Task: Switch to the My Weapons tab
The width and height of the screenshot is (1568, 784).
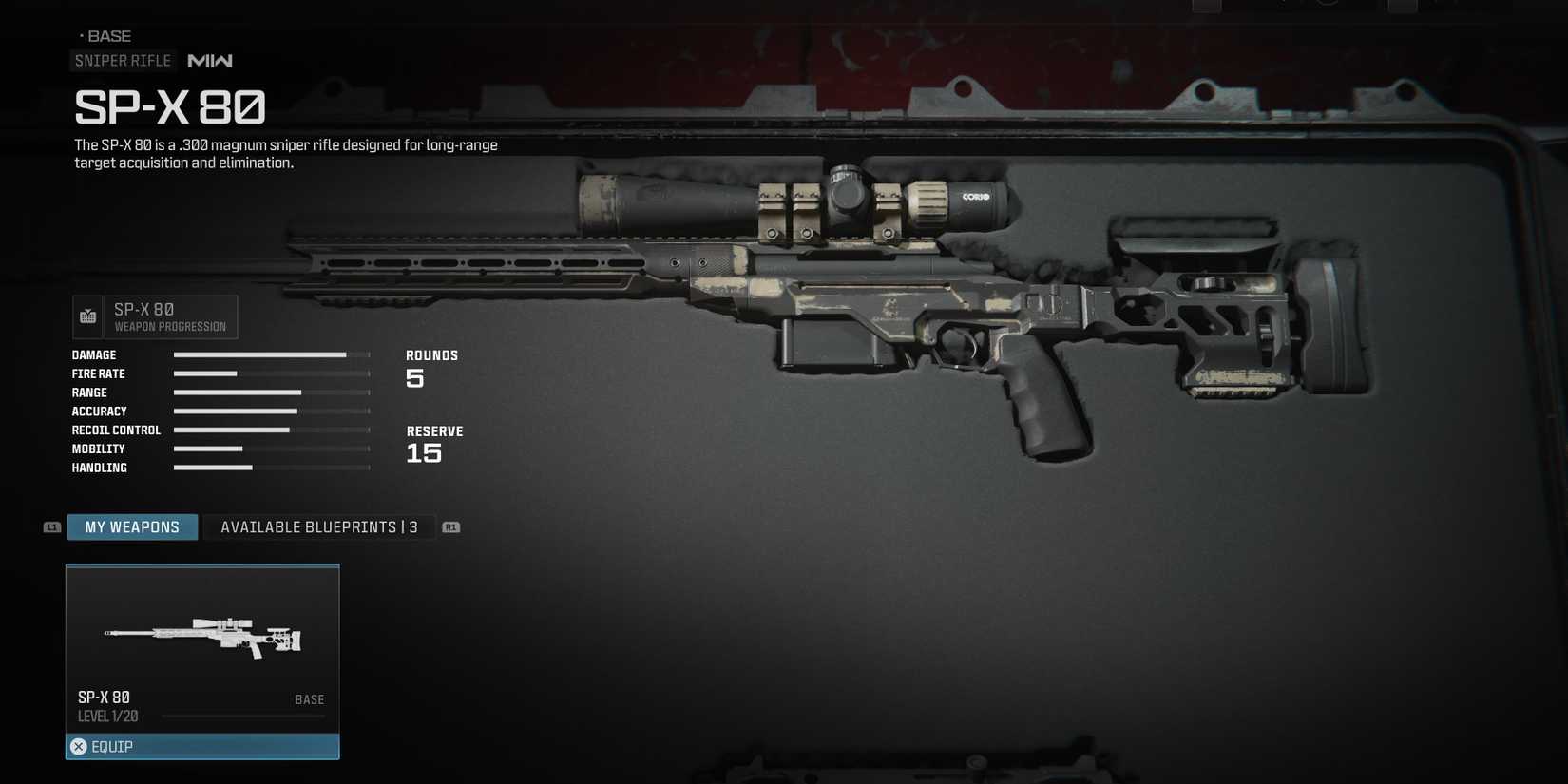Action: (x=132, y=527)
